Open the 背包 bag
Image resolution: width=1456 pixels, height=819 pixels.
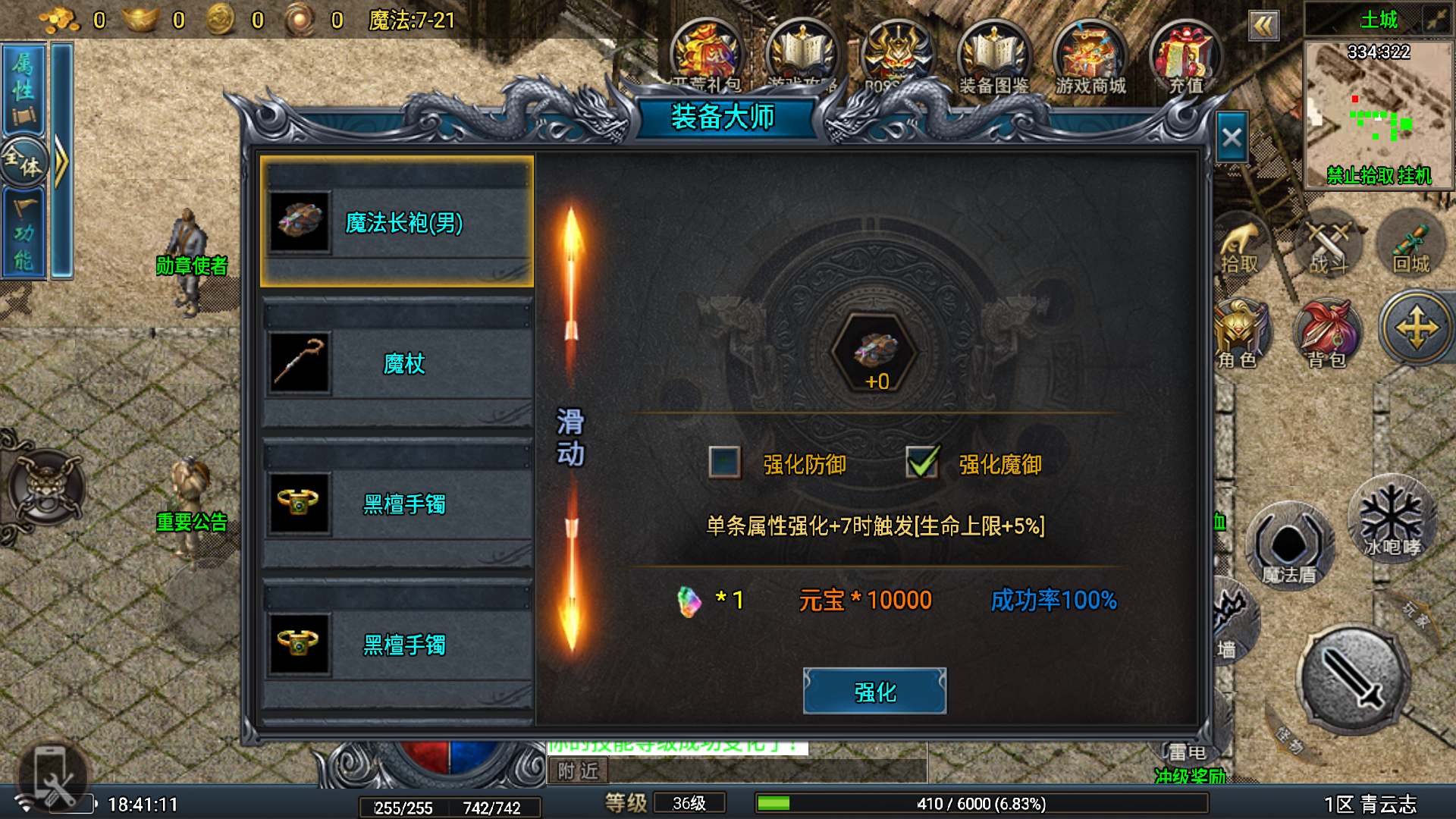1327,335
